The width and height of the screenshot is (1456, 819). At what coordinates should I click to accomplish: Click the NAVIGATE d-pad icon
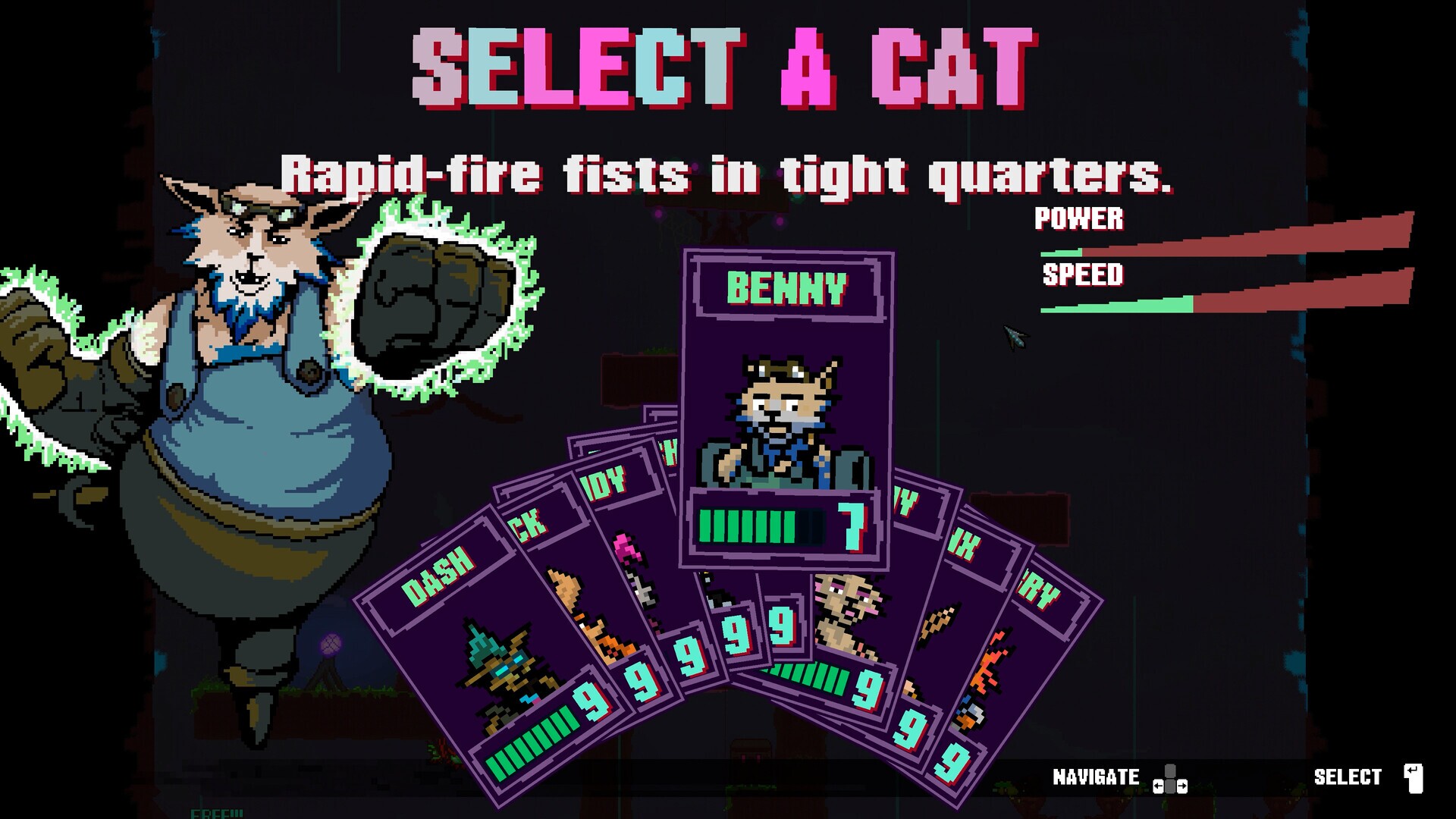coord(1172,778)
